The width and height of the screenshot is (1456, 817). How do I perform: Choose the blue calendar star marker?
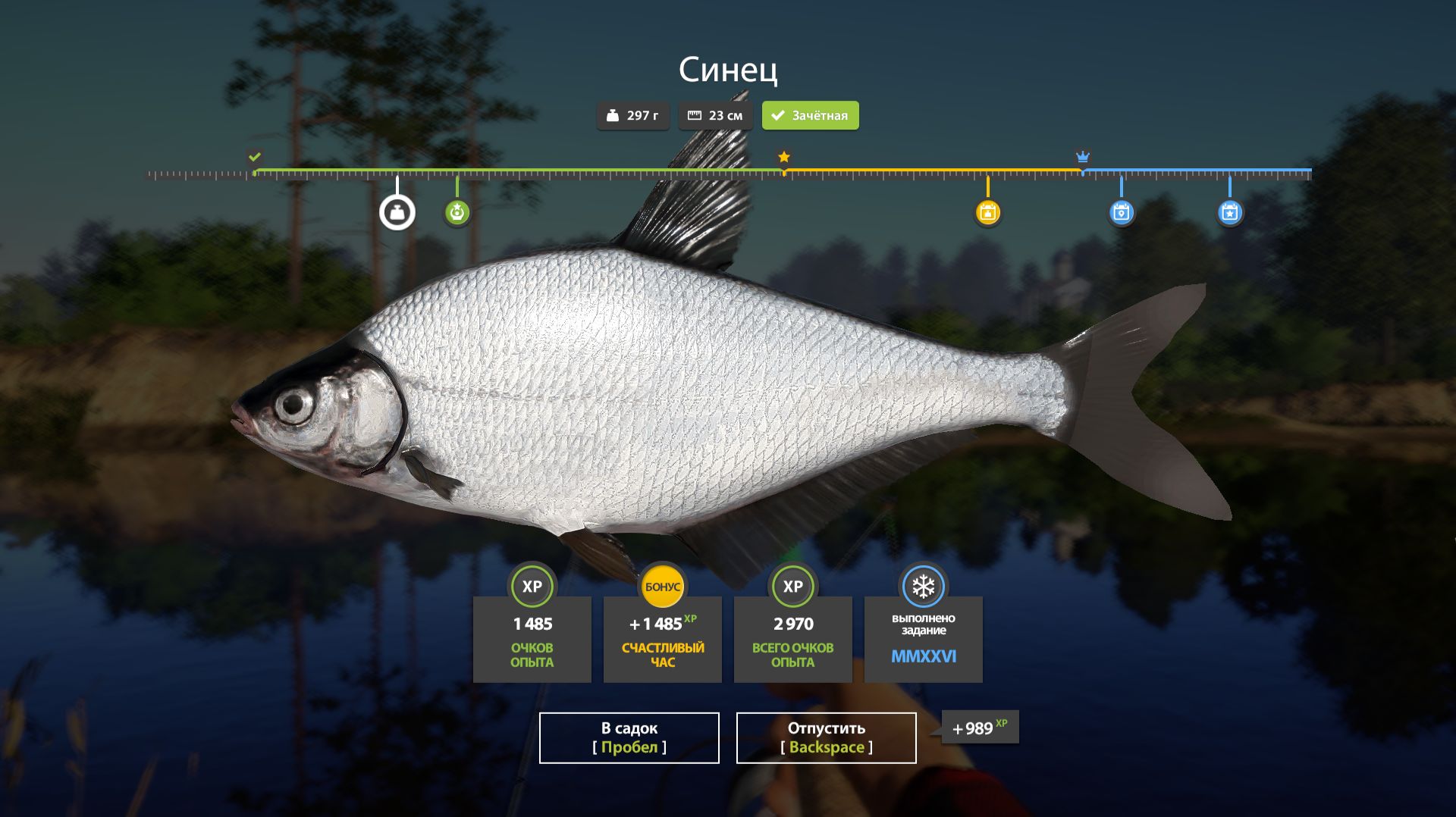tap(1229, 212)
